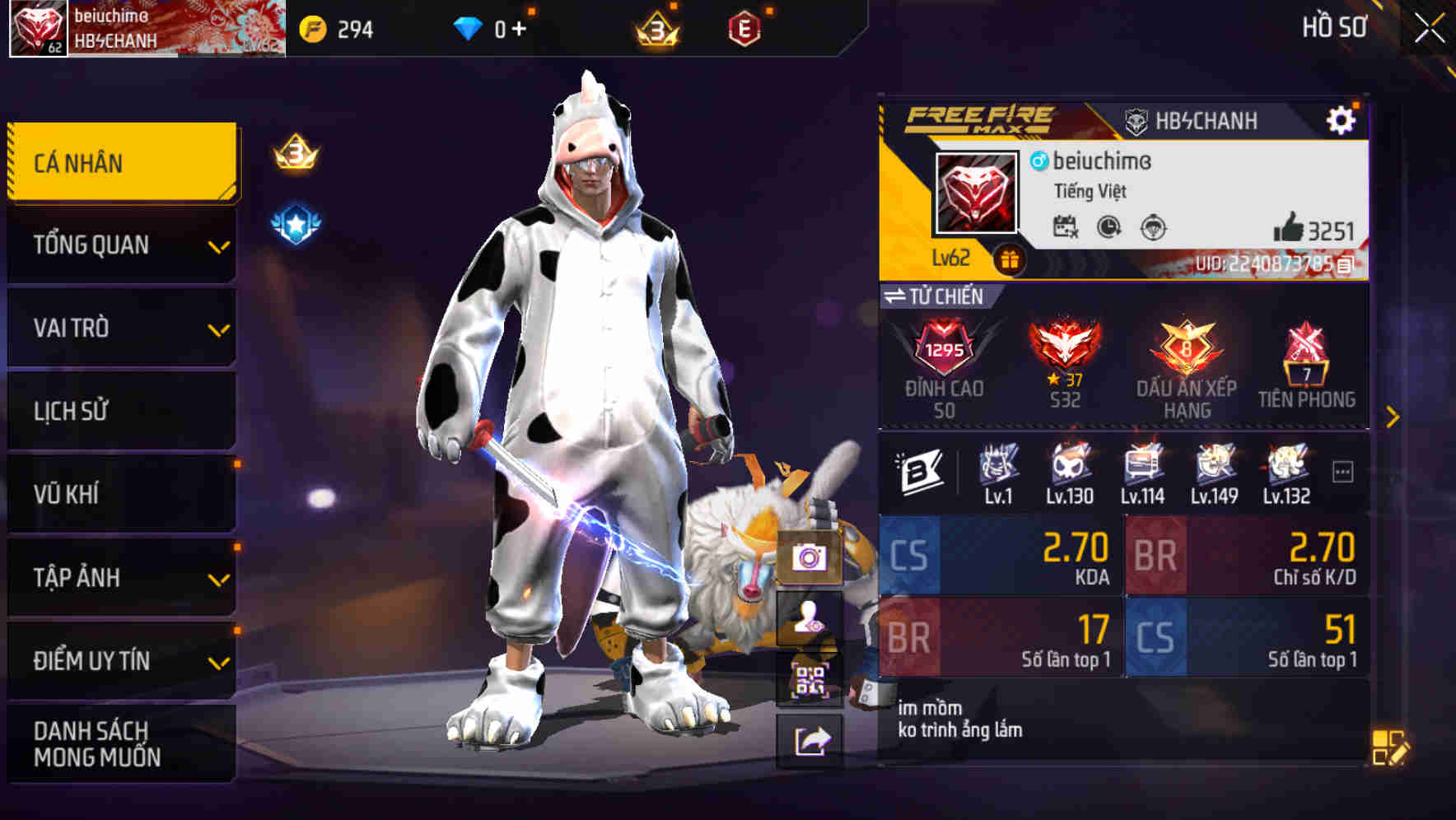Viewport: 1456px width, 820px height.
Task: Expand the TẬP ẢNH section
Action: [x=121, y=577]
